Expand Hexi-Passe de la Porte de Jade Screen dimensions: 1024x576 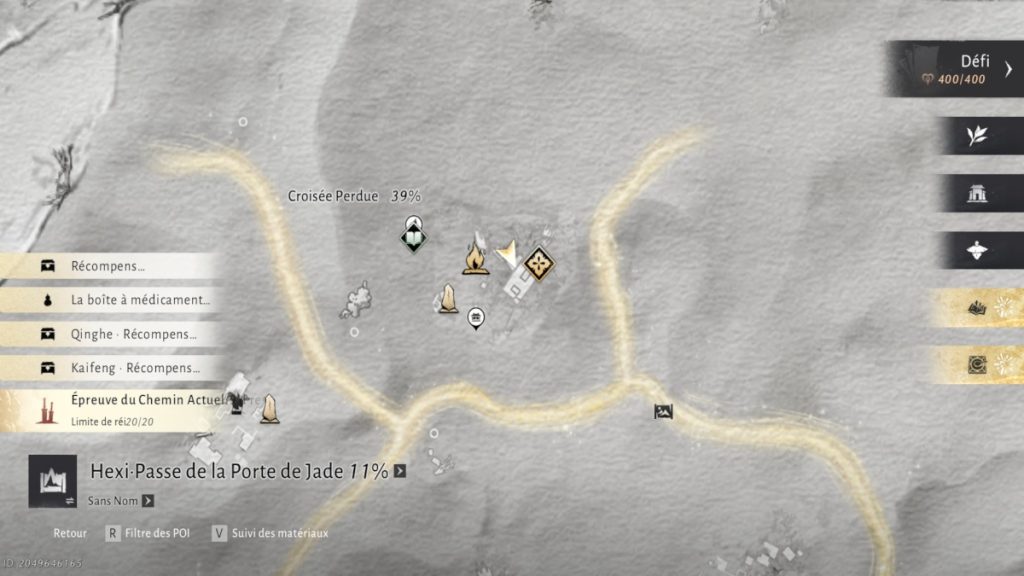[400, 471]
